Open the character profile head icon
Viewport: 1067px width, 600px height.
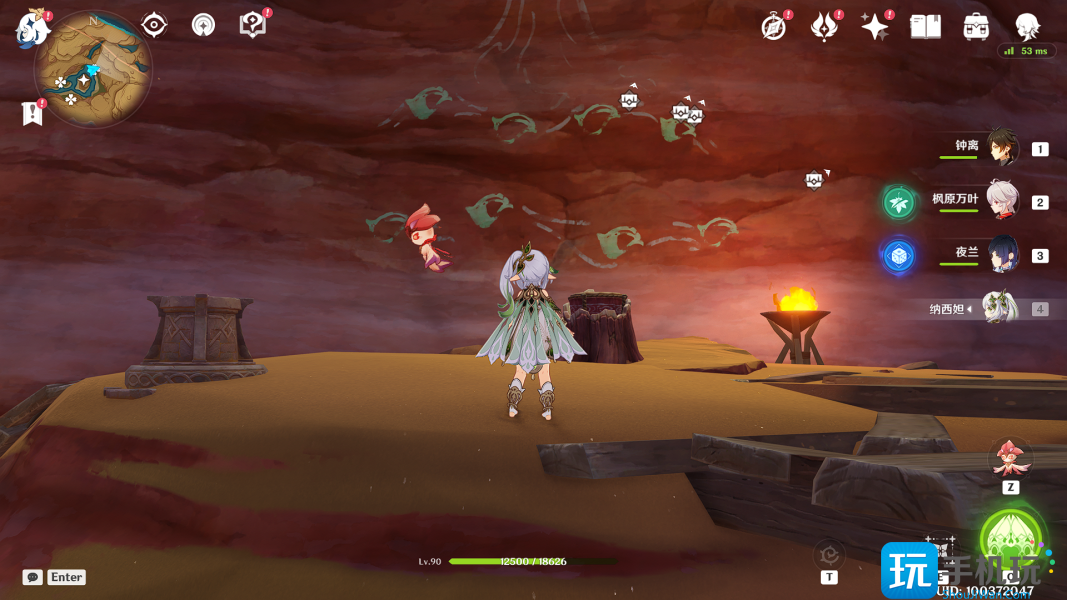point(1026,26)
